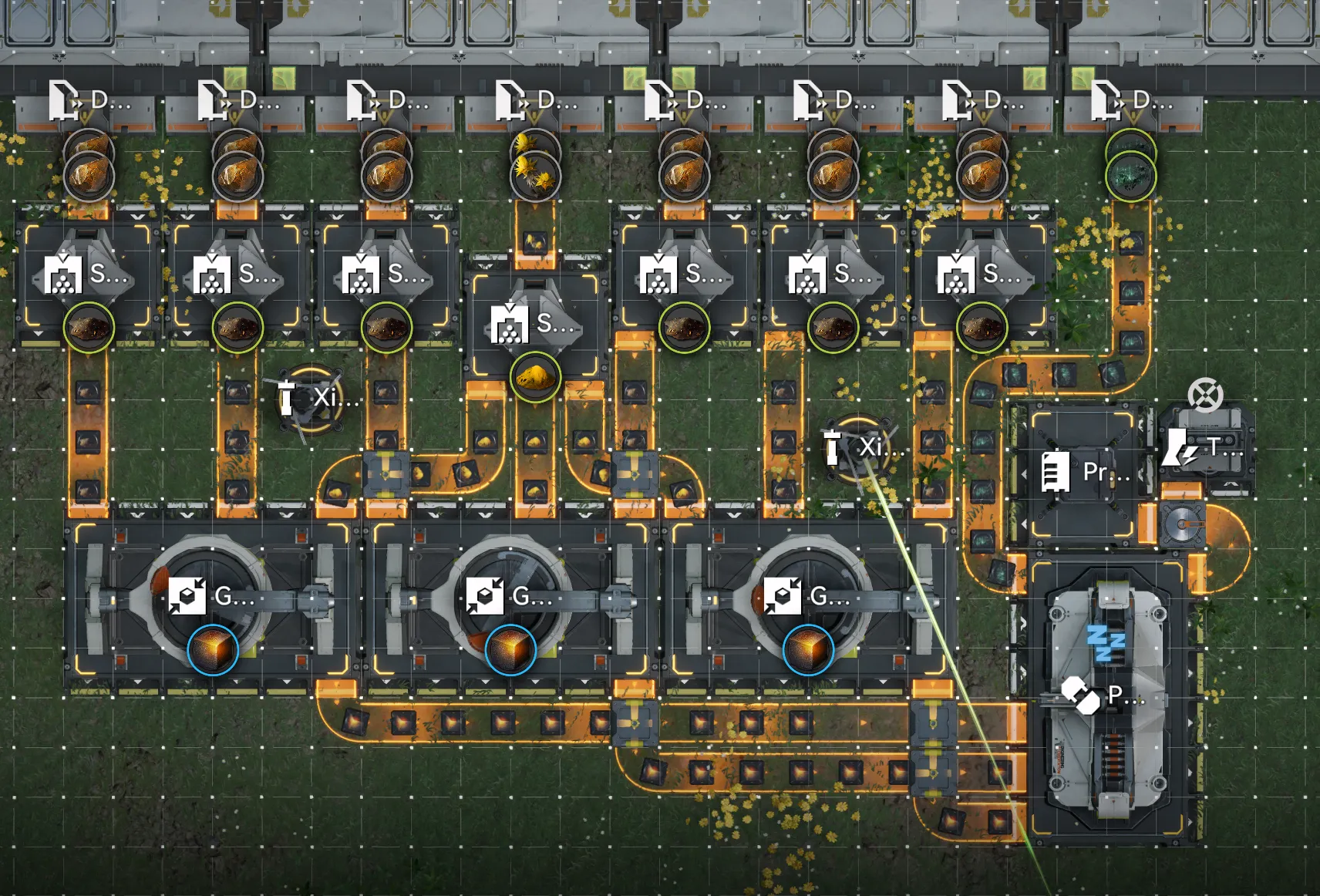The image size is (1320, 896).
Task: Click the crossed-circle status icon
Action: point(1205,395)
